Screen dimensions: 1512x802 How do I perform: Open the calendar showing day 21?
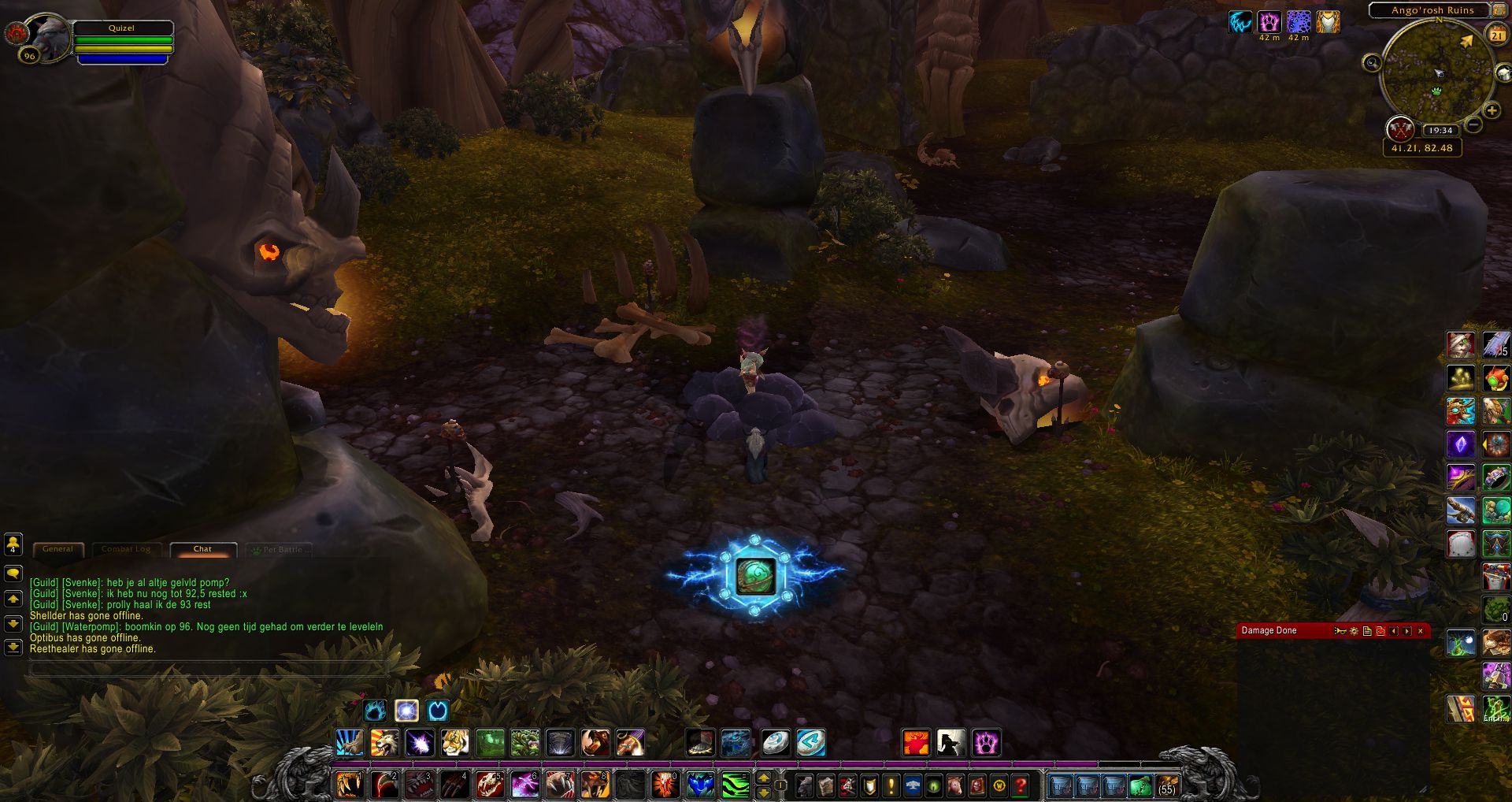[1496, 35]
